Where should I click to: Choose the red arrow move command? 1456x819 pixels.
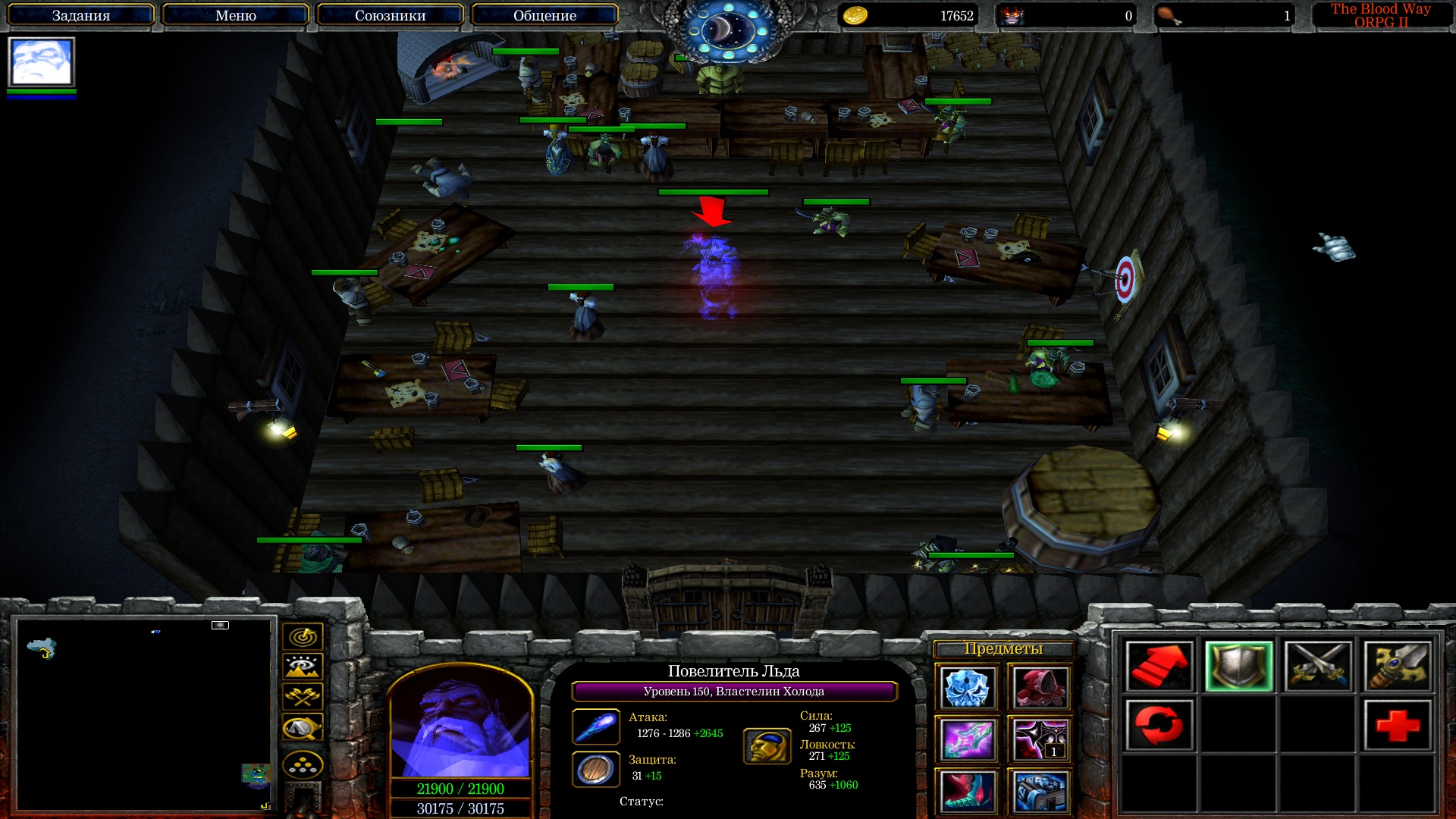1159,667
